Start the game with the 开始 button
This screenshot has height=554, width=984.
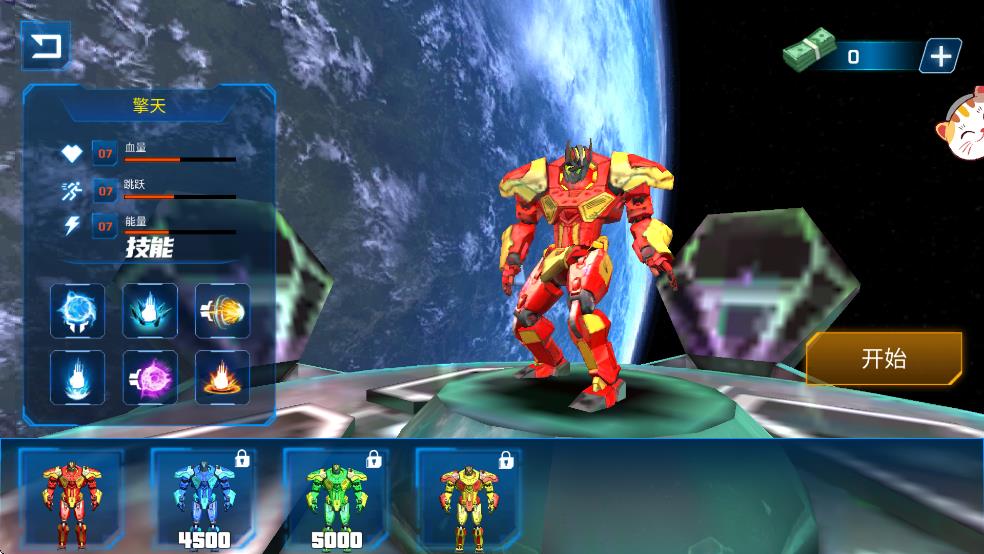(884, 359)
